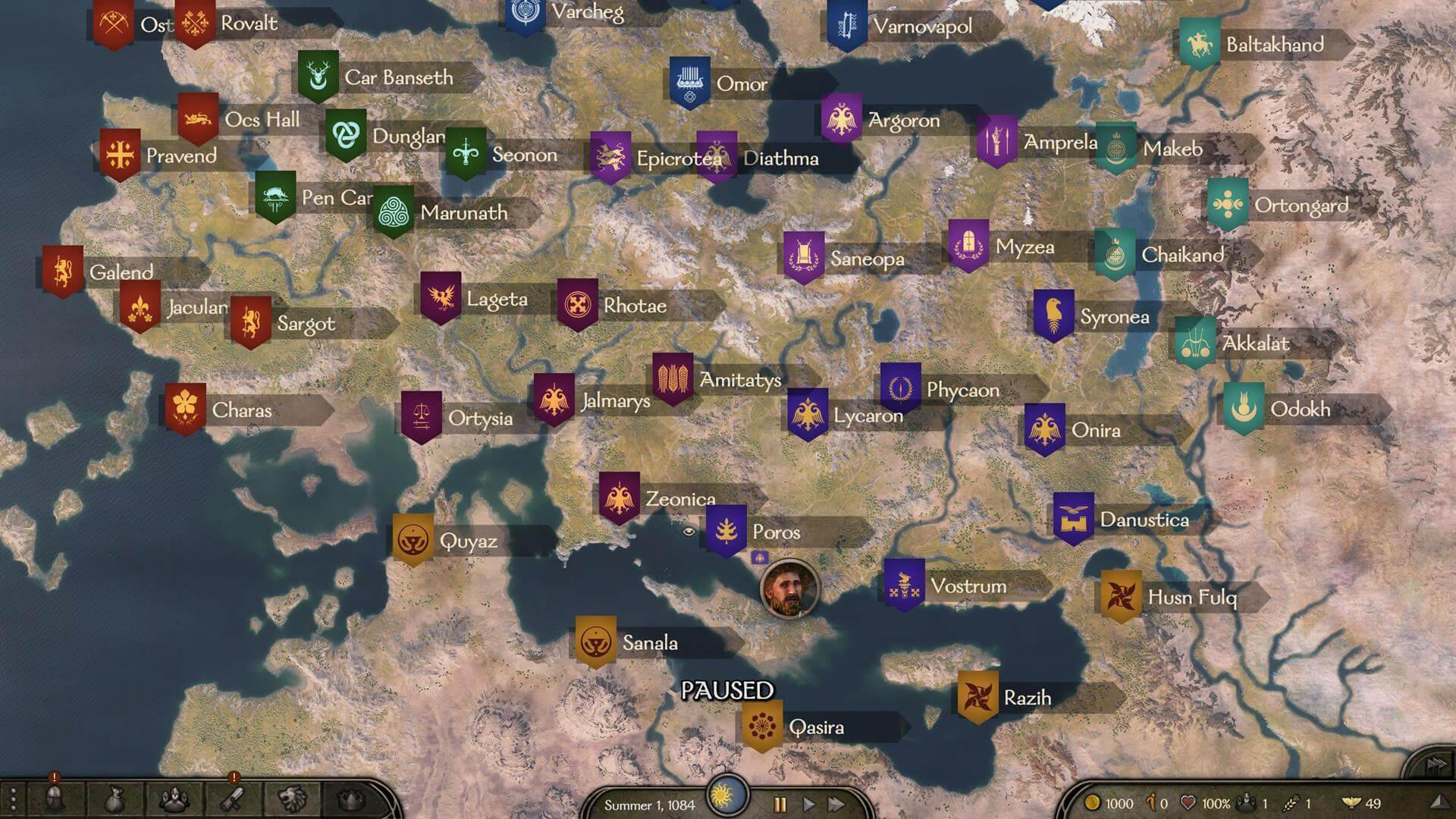The height and width of the screenshot is (819, 1456).
Task: Toggle pause with the pause button
Action: 780,803
